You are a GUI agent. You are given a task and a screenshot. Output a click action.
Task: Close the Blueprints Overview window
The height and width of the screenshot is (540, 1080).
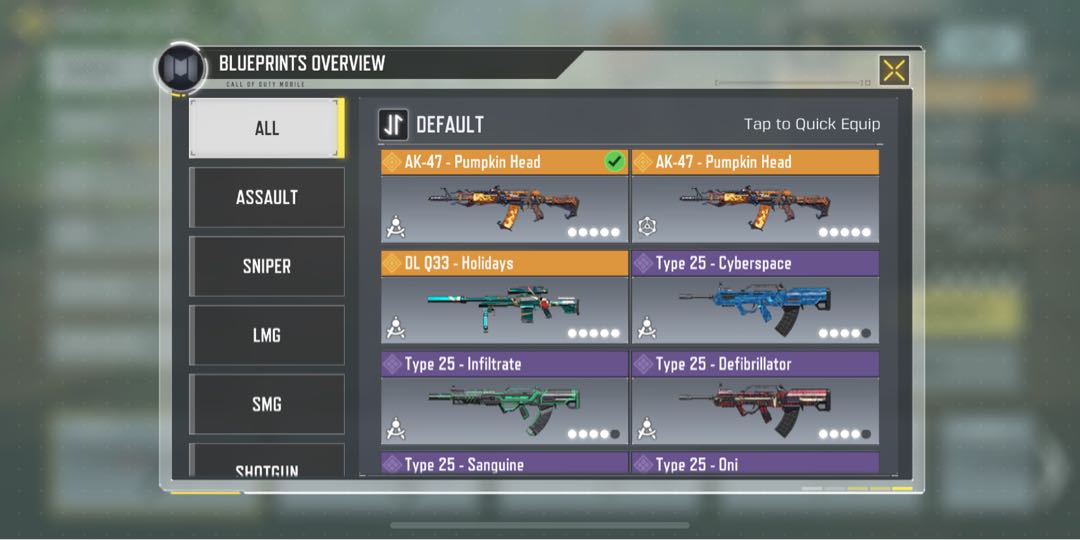tap(893, 70)
